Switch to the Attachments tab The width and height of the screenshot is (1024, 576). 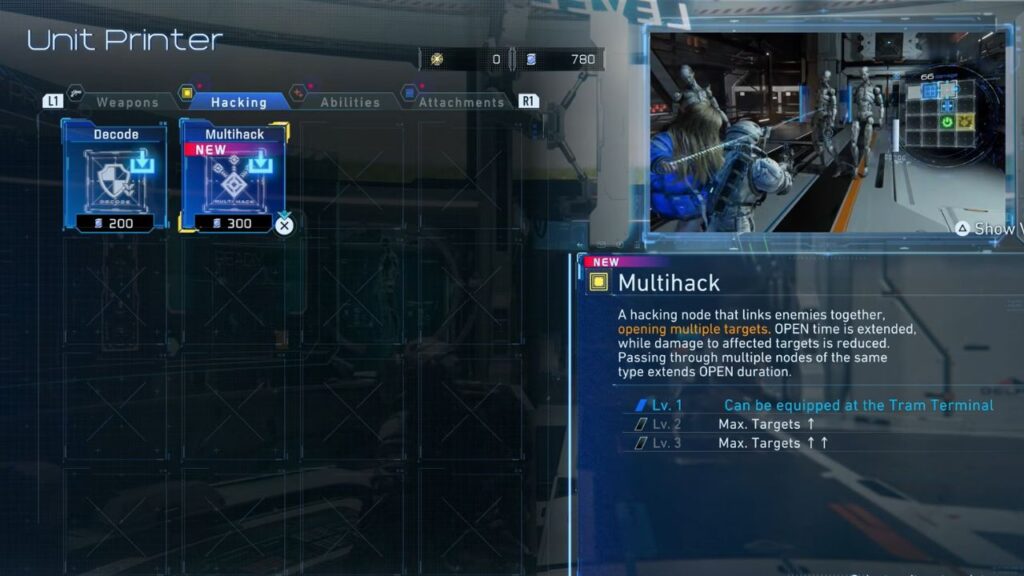[x=461, y=102]
